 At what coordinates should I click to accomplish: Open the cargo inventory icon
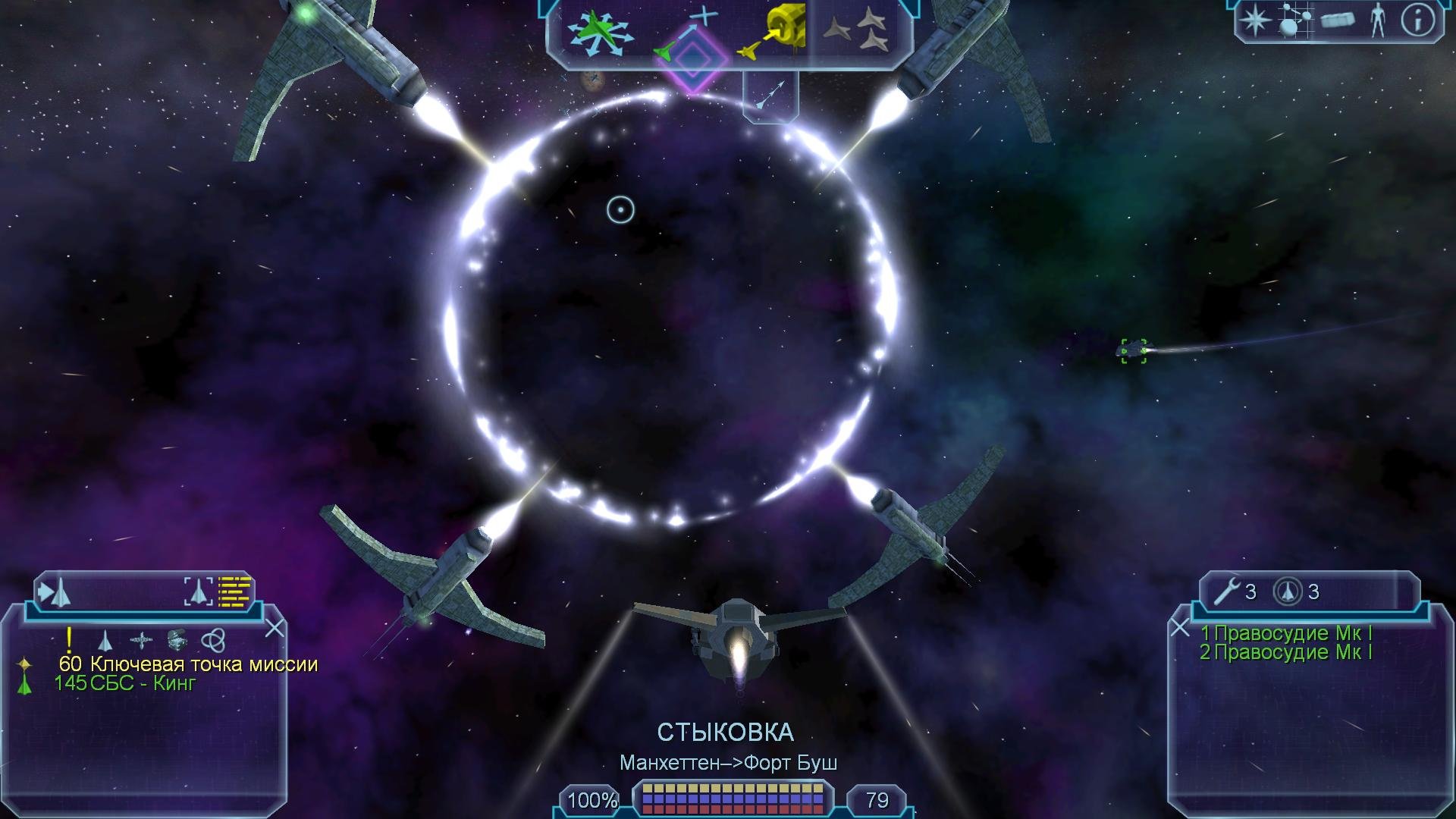1338,20
